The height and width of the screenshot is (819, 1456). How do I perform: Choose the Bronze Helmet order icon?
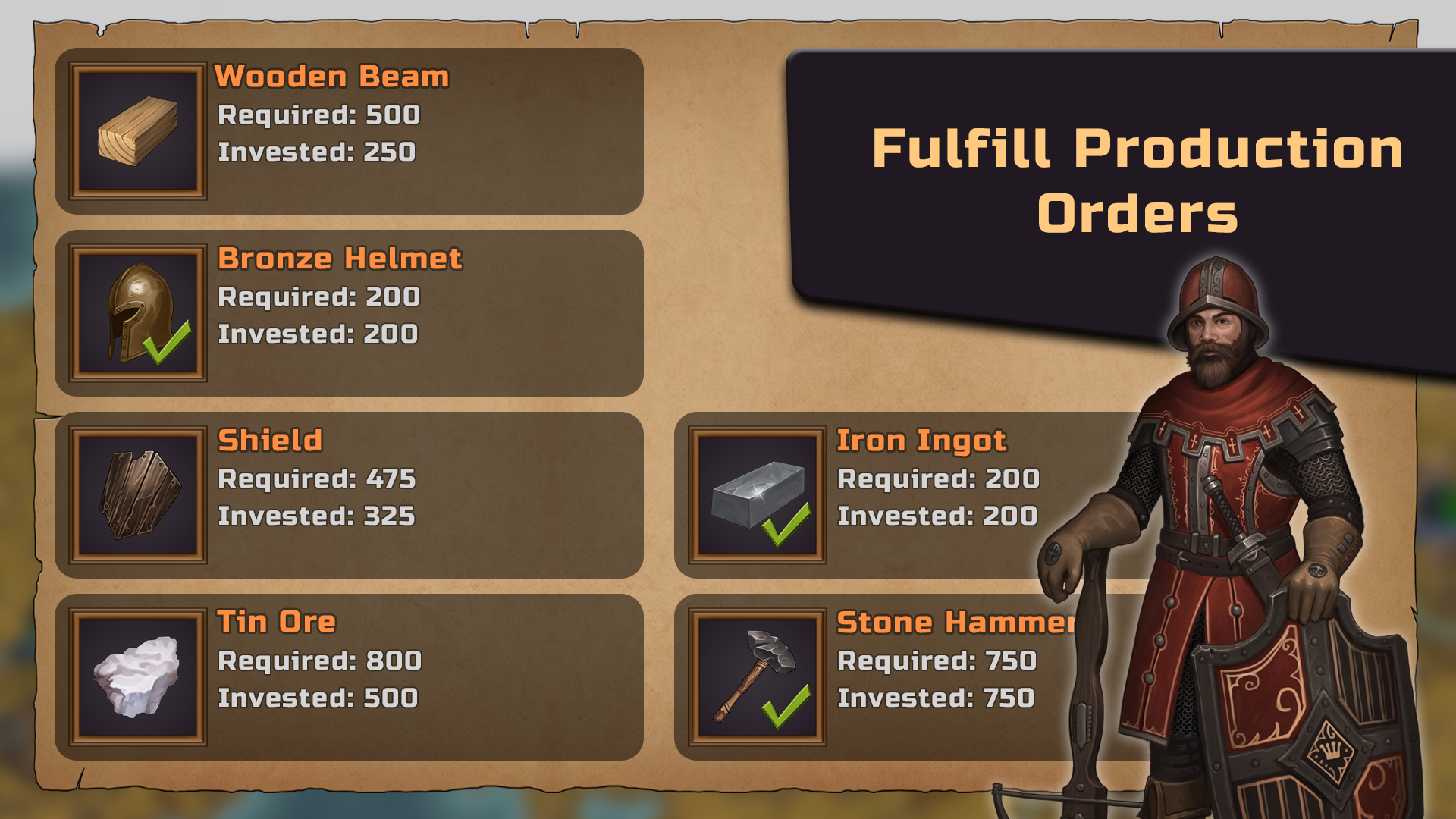click(x=137, y=313)
